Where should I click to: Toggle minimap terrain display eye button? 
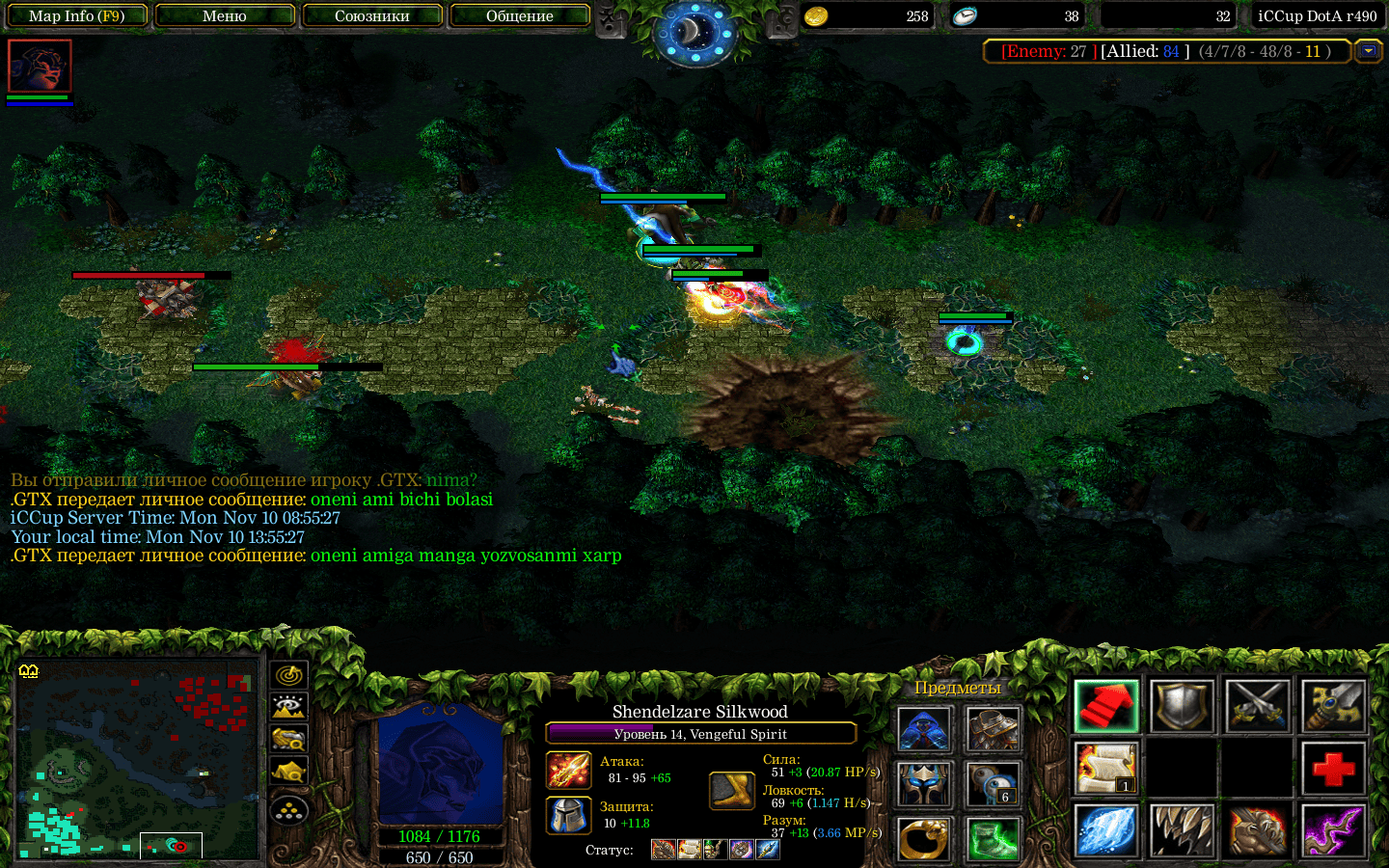pos(289,707)
